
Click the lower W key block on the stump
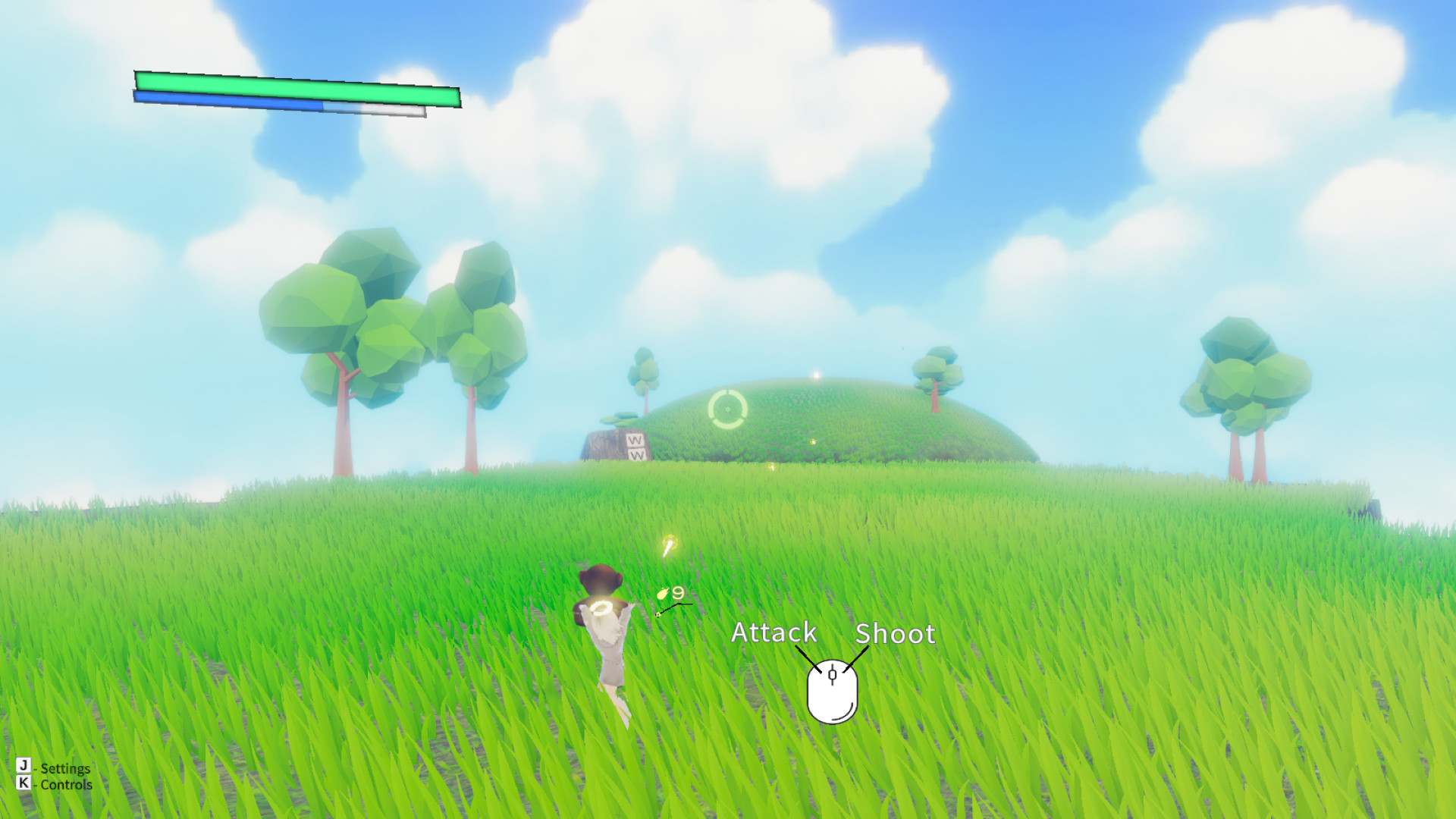click(x=637, y=456)
